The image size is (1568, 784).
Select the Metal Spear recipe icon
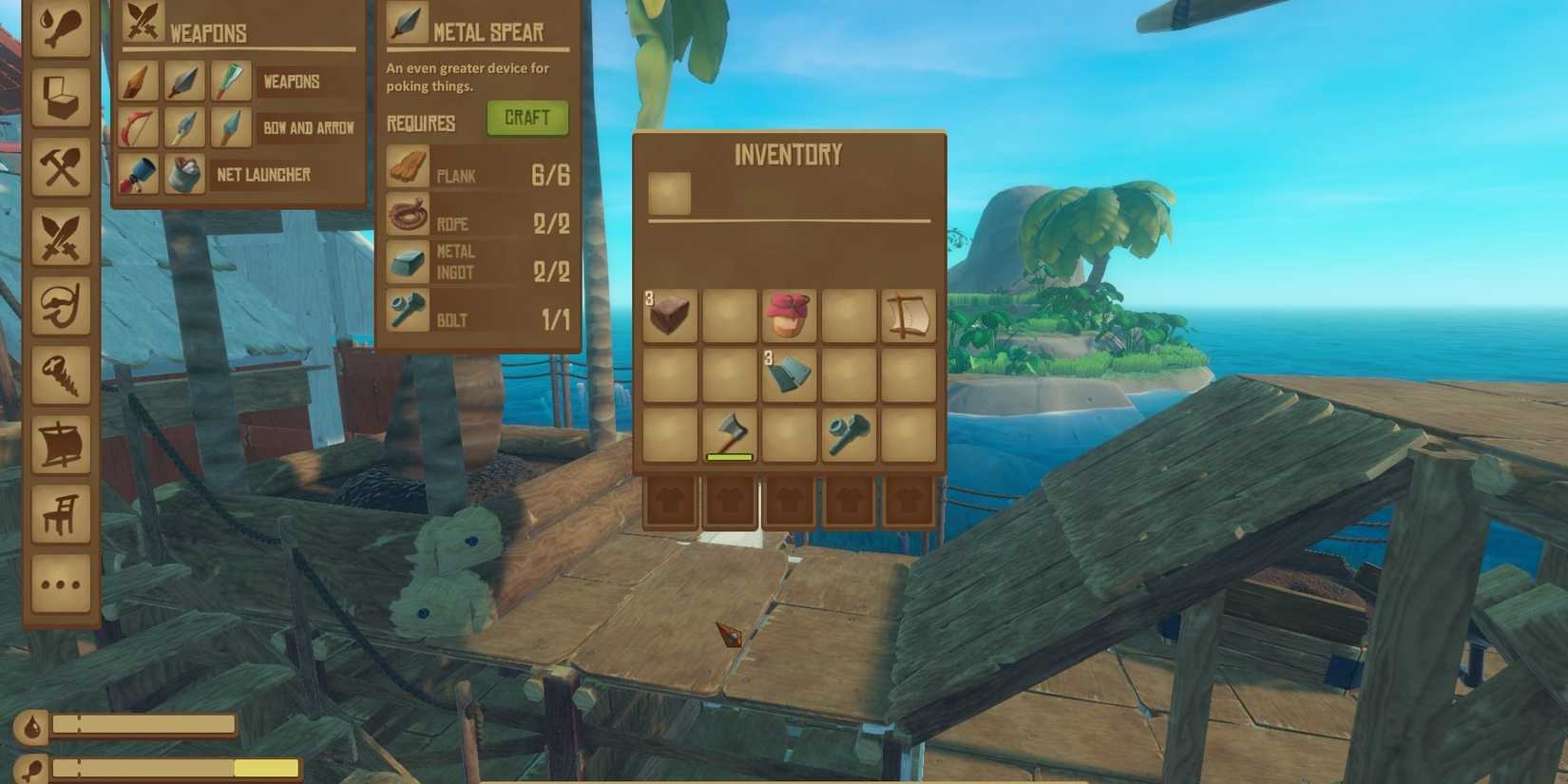point(184,81)
